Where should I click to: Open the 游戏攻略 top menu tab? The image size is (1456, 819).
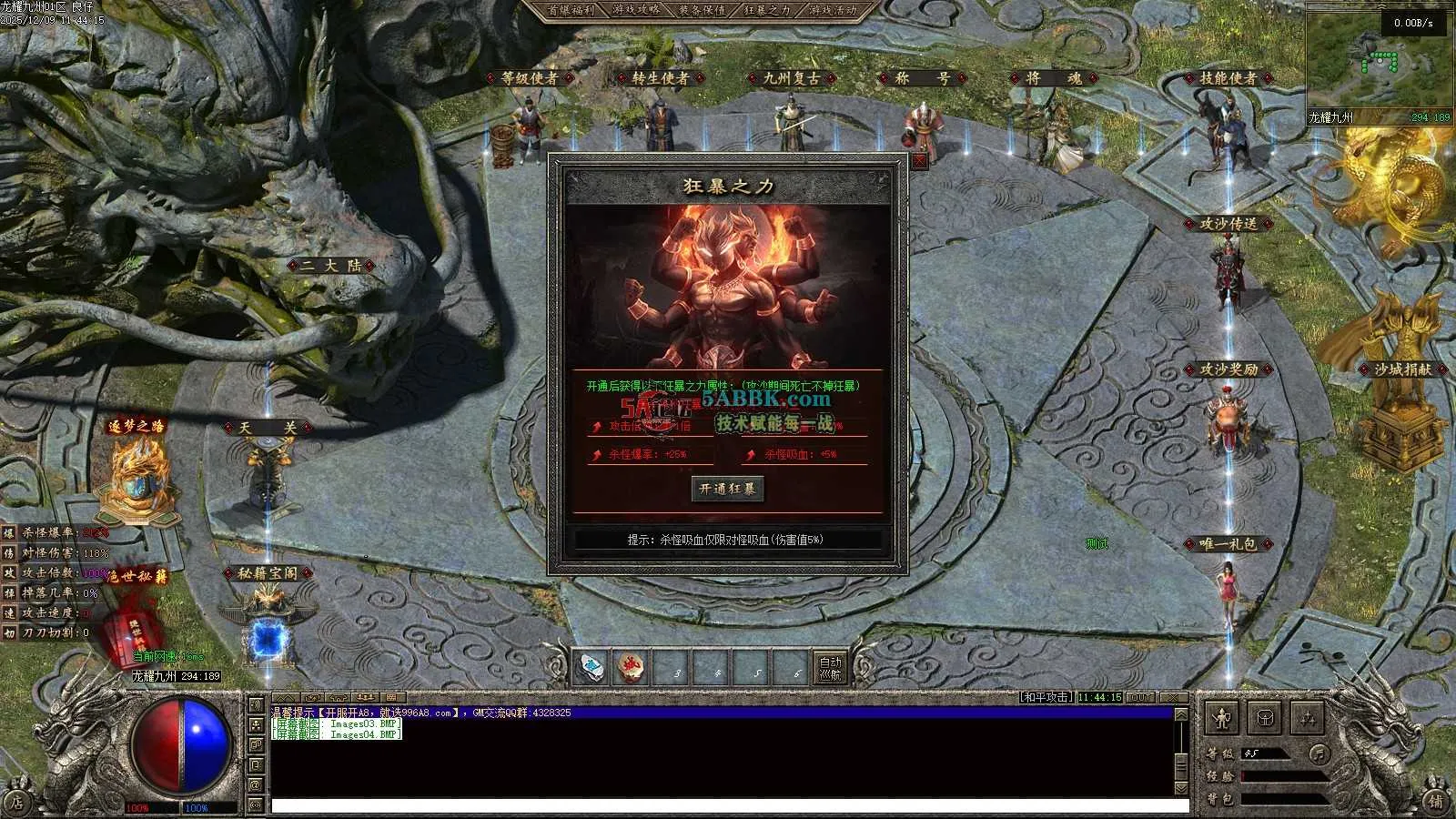click(x=636, y=11)
